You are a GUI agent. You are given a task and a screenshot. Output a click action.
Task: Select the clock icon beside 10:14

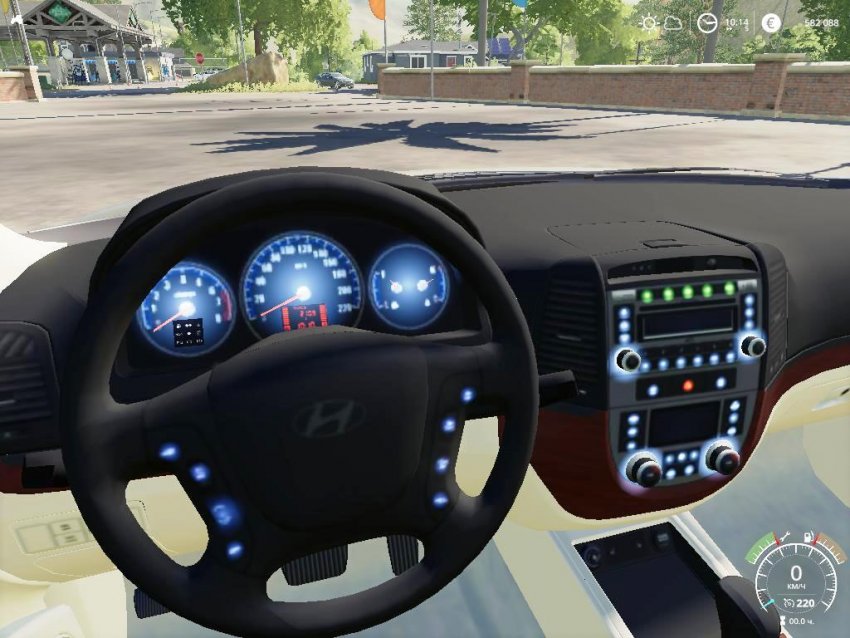coord(707,22)
